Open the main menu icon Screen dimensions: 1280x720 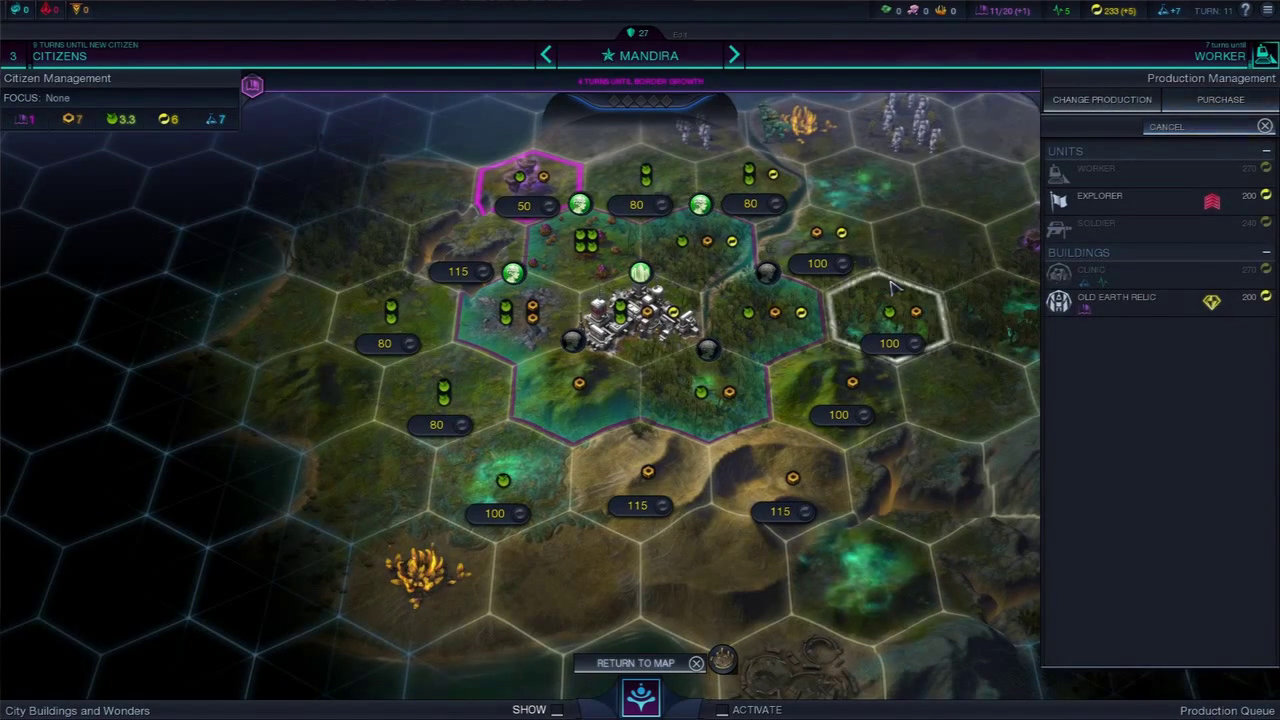click(1268, 10)
